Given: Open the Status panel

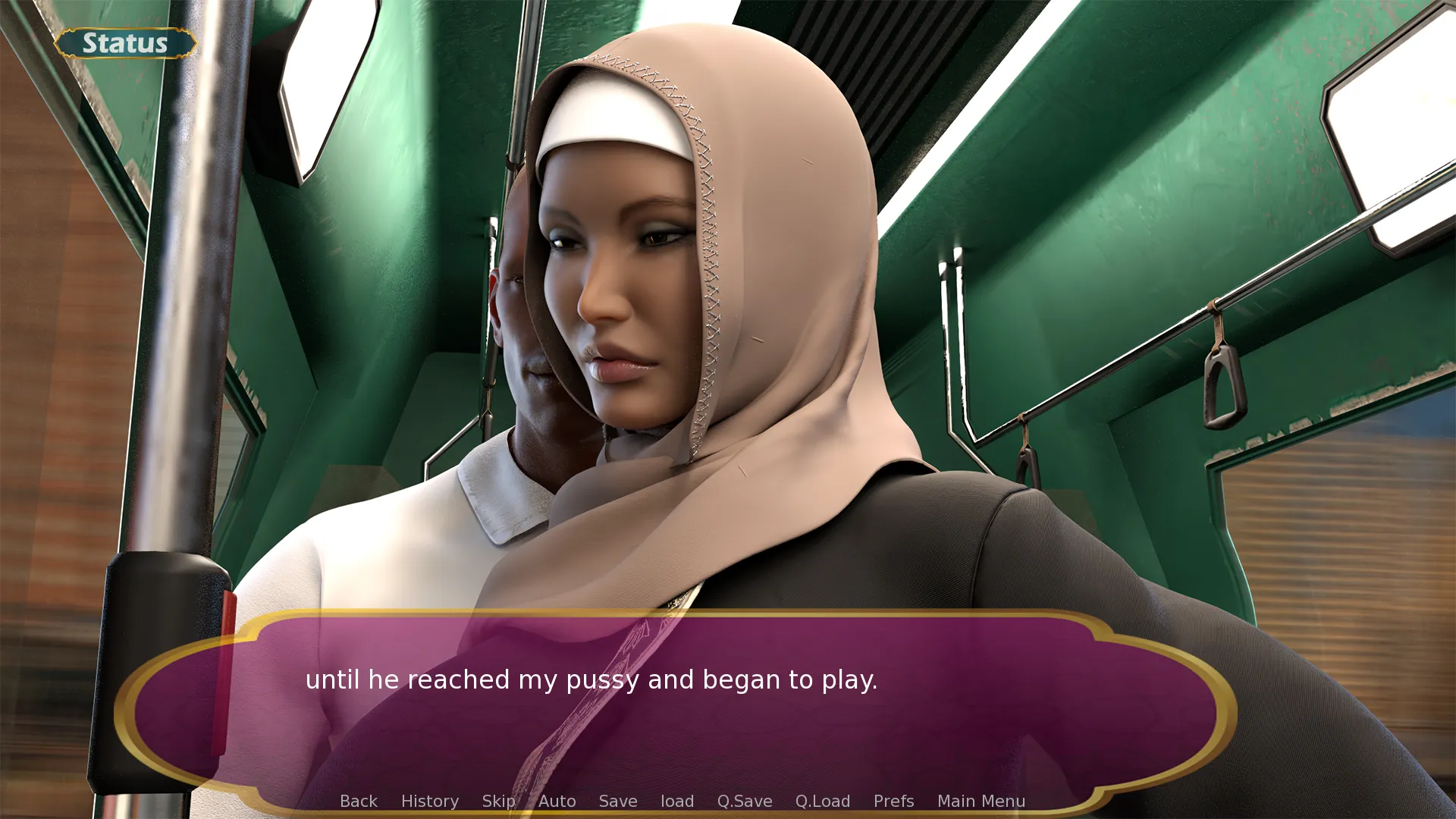Looking at the screenshot, I should click(x=125, y=43).
